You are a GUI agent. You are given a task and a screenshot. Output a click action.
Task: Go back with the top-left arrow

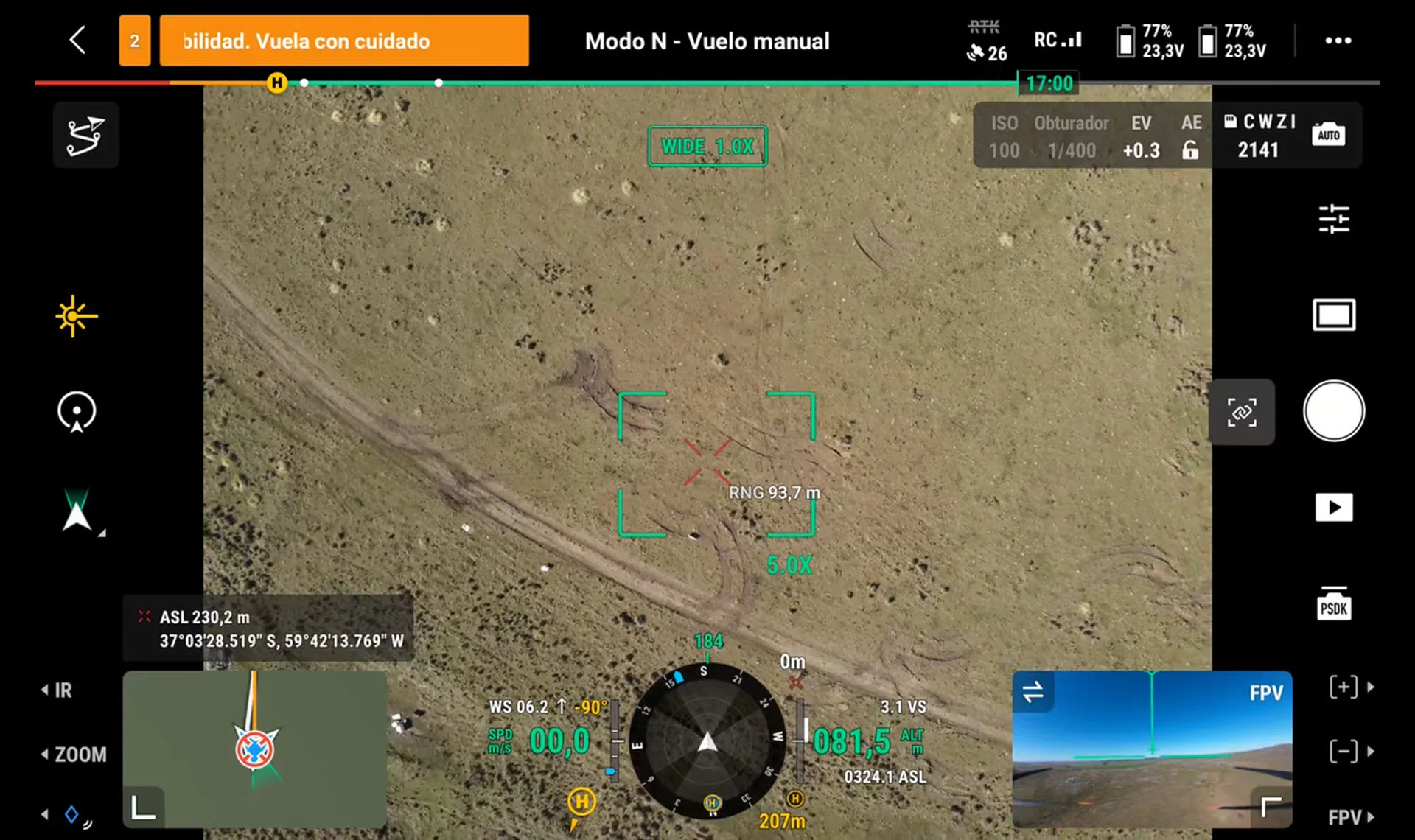coord(77,40)
